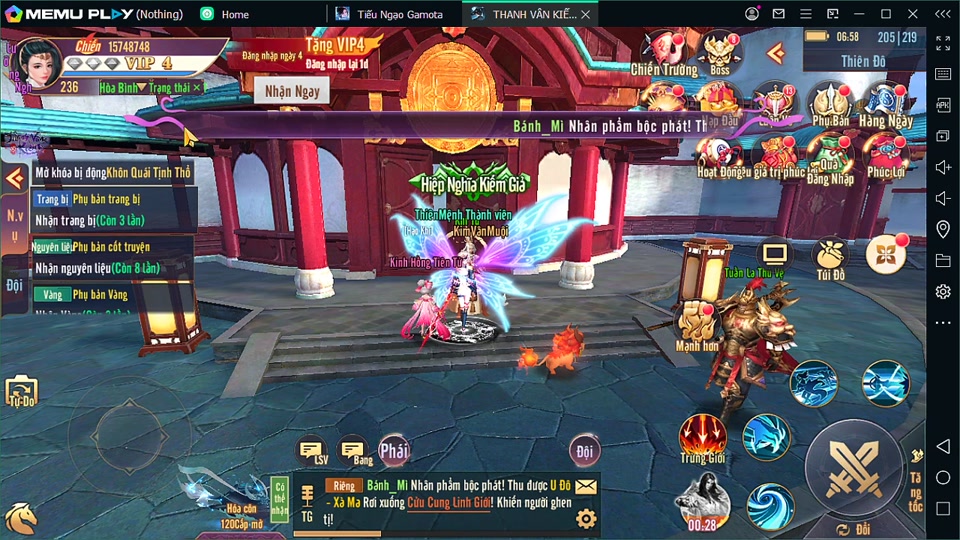Open chat settings gear icon
960x540 pixels.
[x=586, y=518]
